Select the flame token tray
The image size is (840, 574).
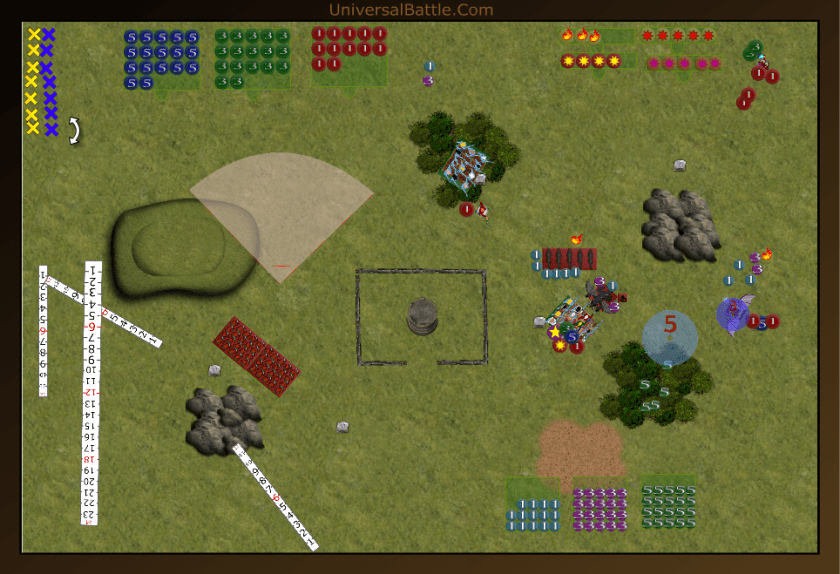click(582, 36)
